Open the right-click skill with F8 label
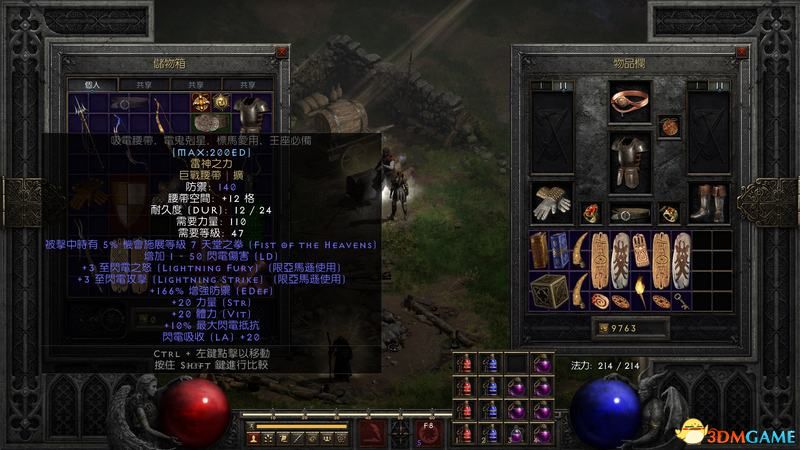This screenshot has width=800, height=450. click(x=428, y=431)
